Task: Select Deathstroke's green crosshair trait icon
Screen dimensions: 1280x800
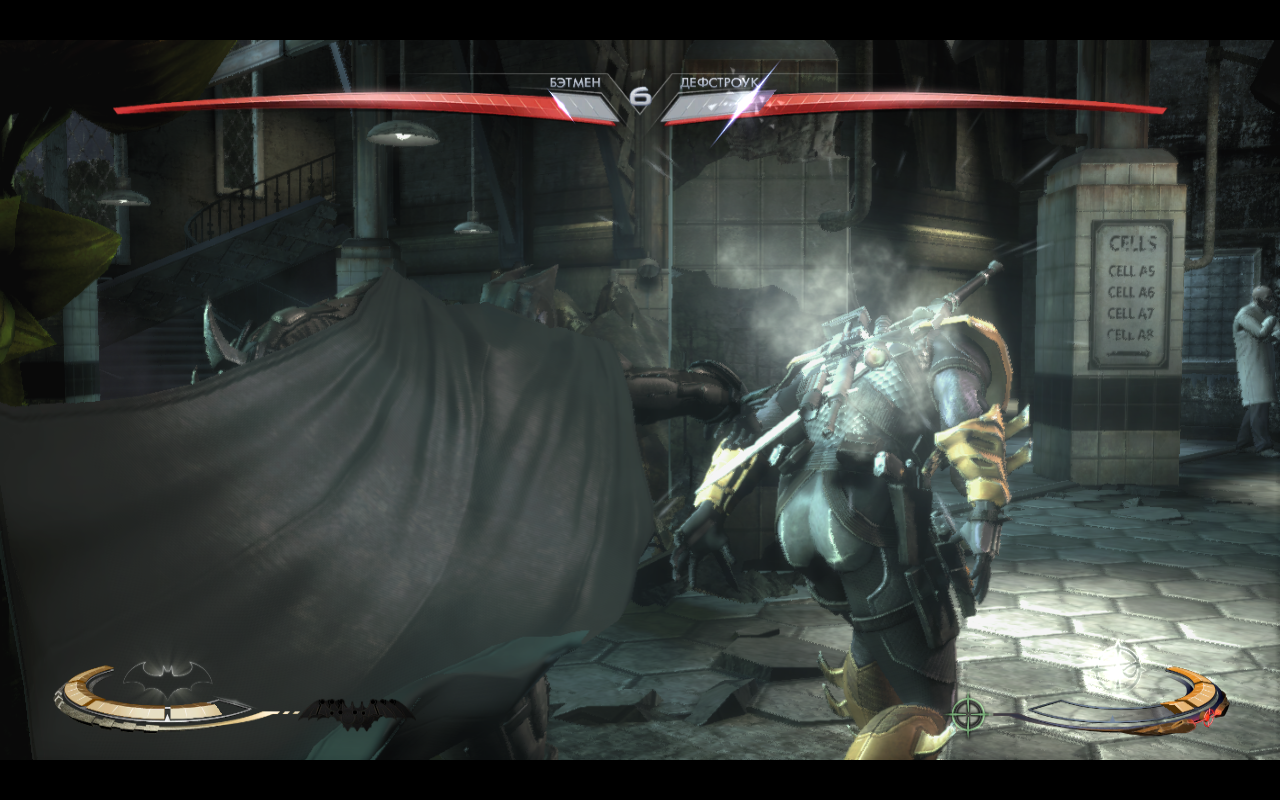Action: click(967, 714)
